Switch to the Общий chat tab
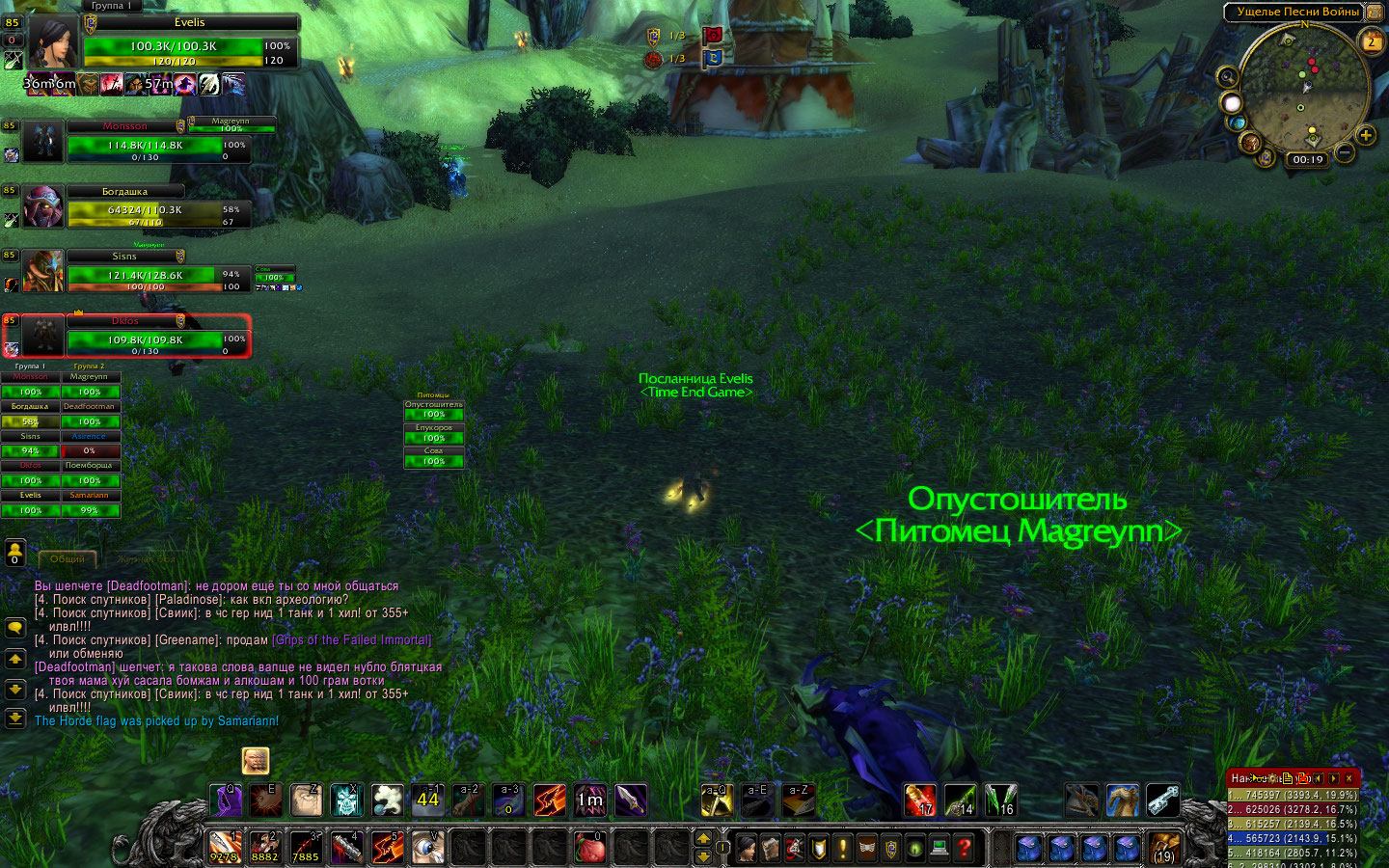Viewport: 1389px width, 868px height. pyautogui.click(x=67, y=558)
